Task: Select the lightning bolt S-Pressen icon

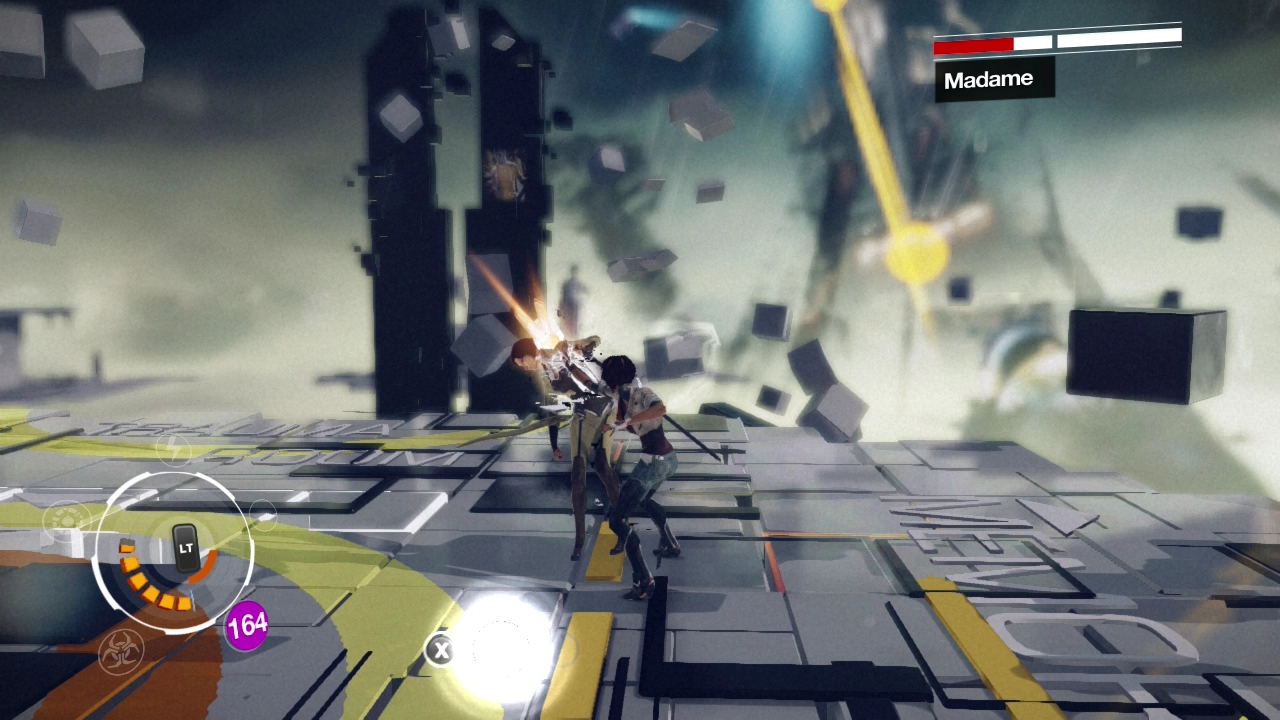Action: click(x=176, y=450)
